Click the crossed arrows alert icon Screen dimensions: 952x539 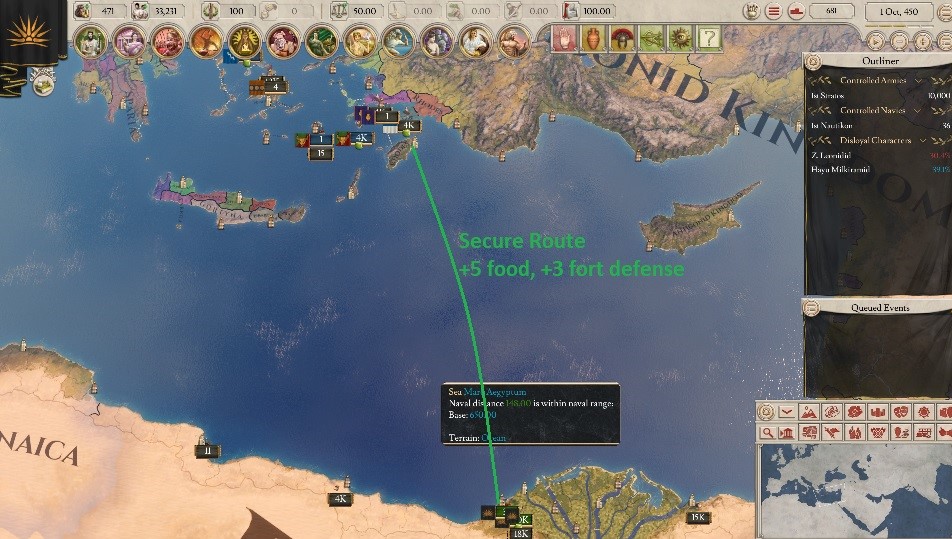pos(651,39)
